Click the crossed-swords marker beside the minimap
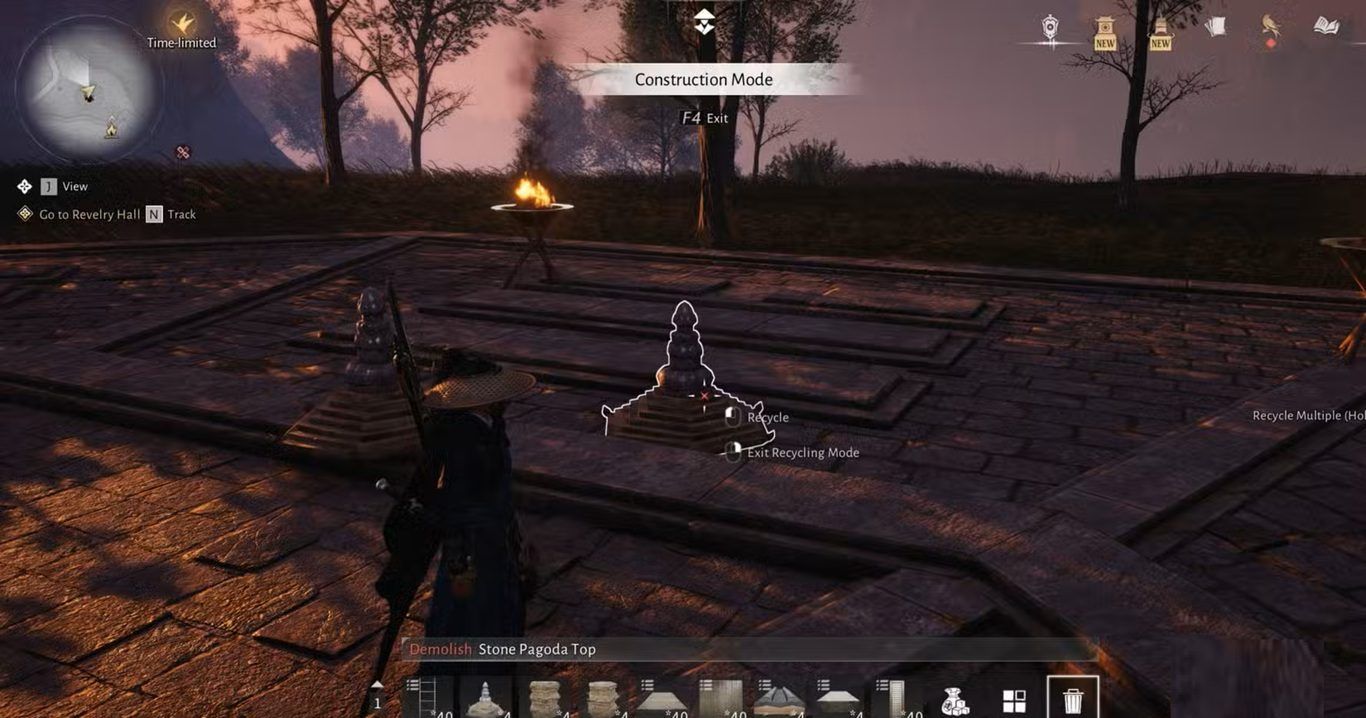1366x718 pixels. pyautogui.click(x=183, y=152)
